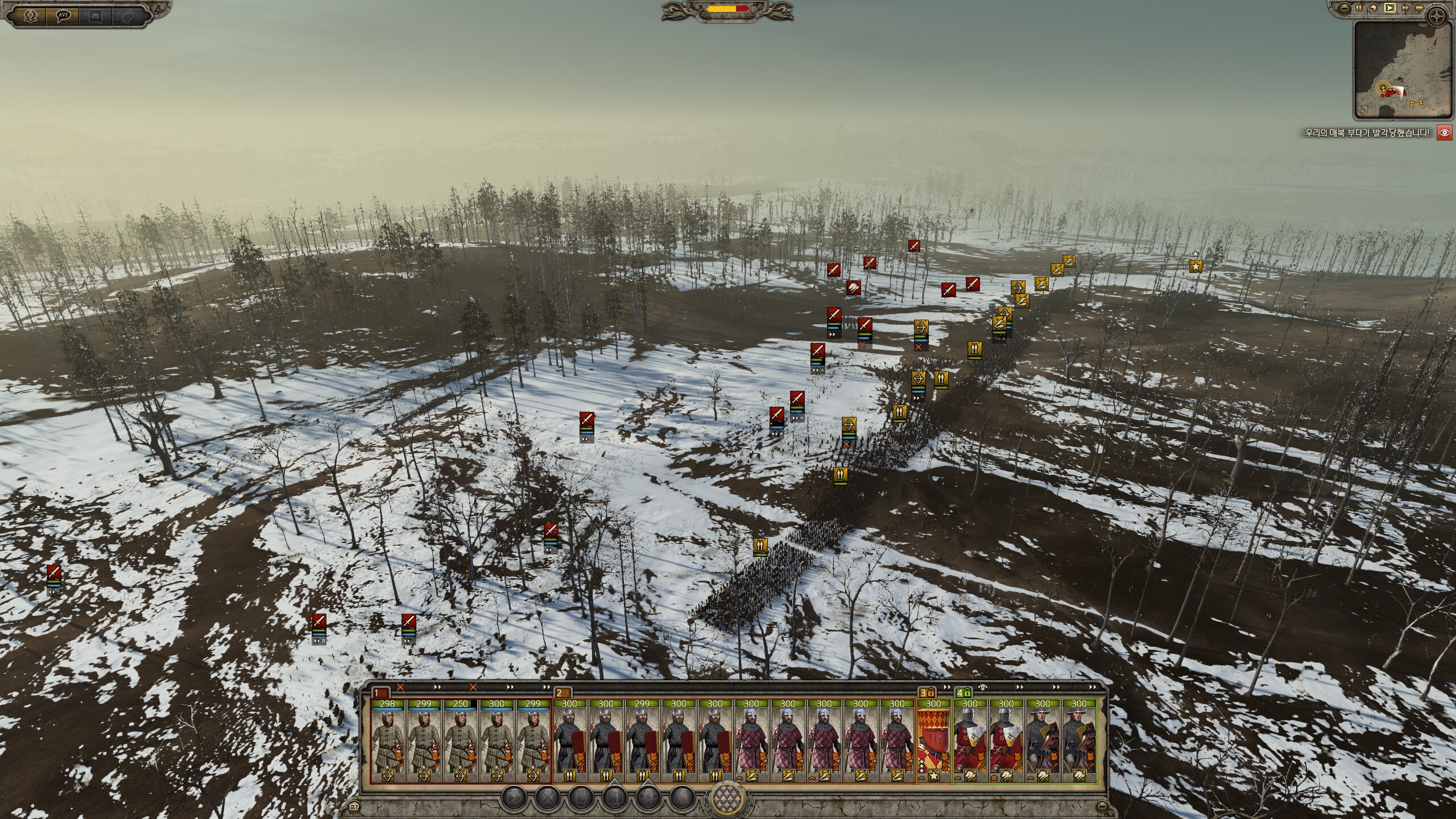Select control group 1 tab
1456x819 pixels.
point(380,693)
